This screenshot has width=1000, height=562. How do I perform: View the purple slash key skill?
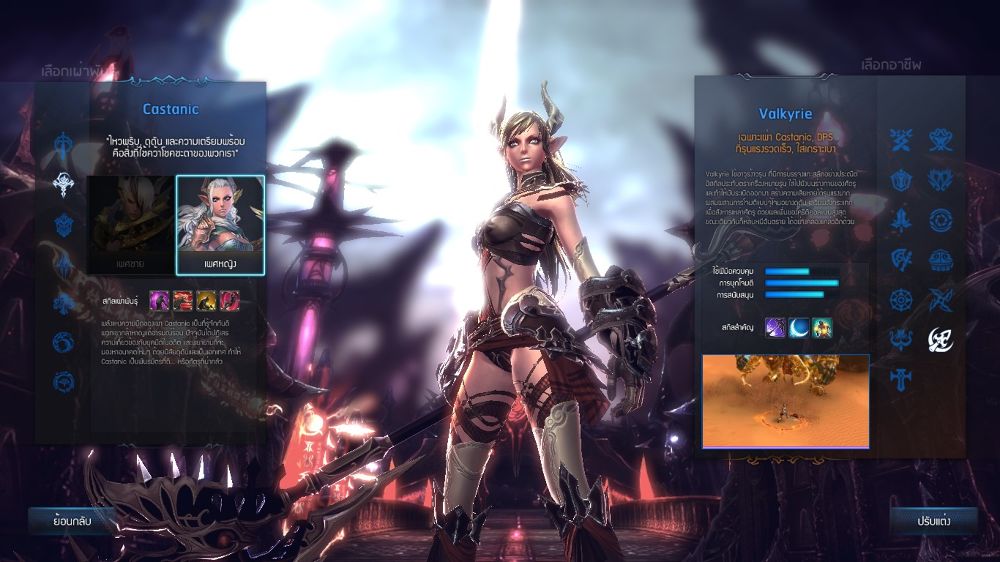pyautogui.click(x=776, y=327)
